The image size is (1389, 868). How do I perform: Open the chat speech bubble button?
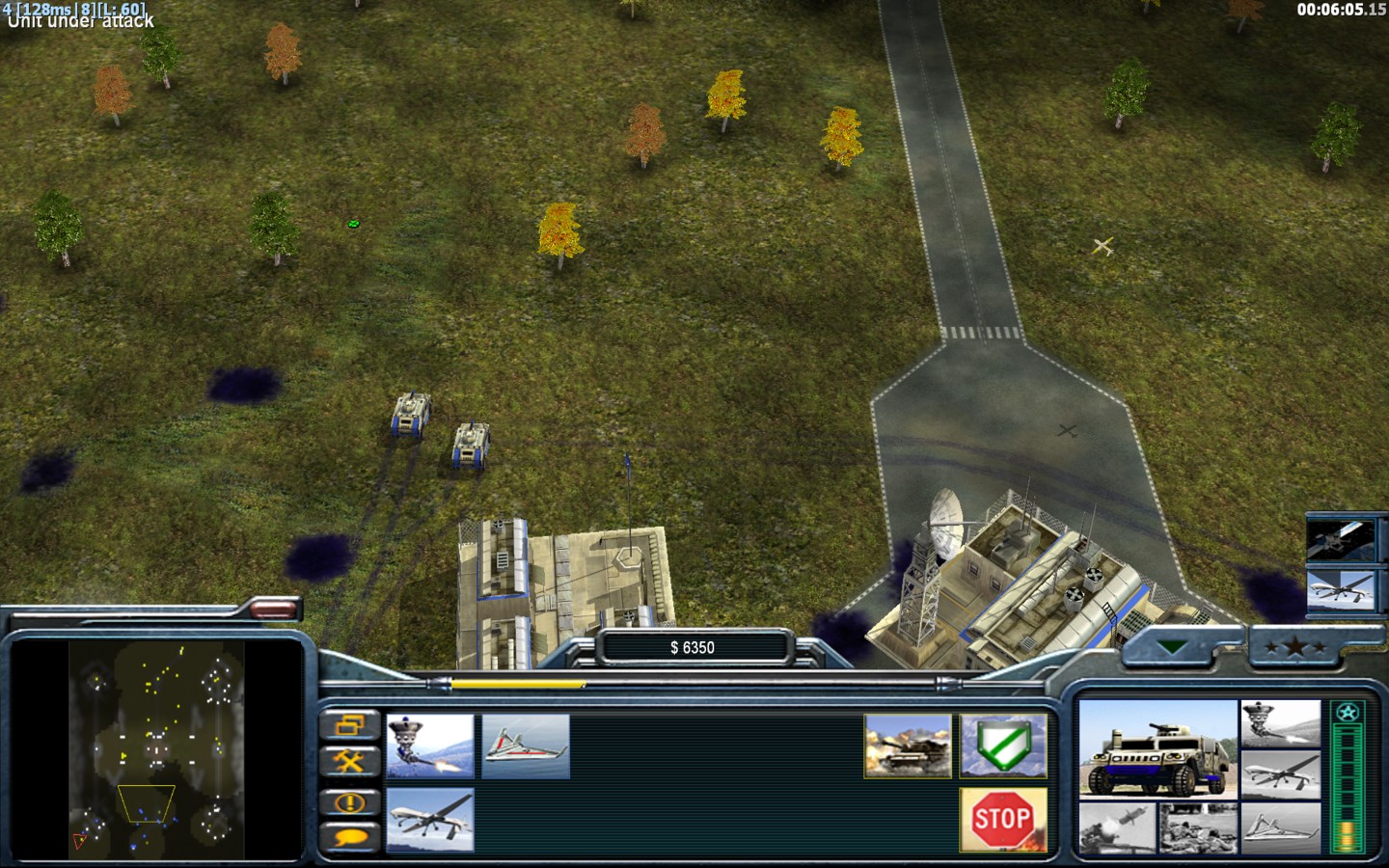tap(349, 837)
